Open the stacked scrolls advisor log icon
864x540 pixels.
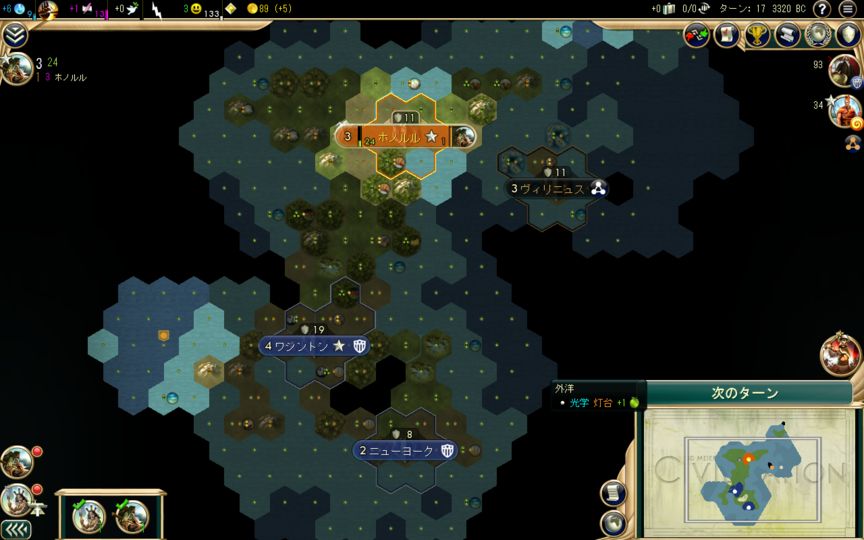(x=787, y=35)
